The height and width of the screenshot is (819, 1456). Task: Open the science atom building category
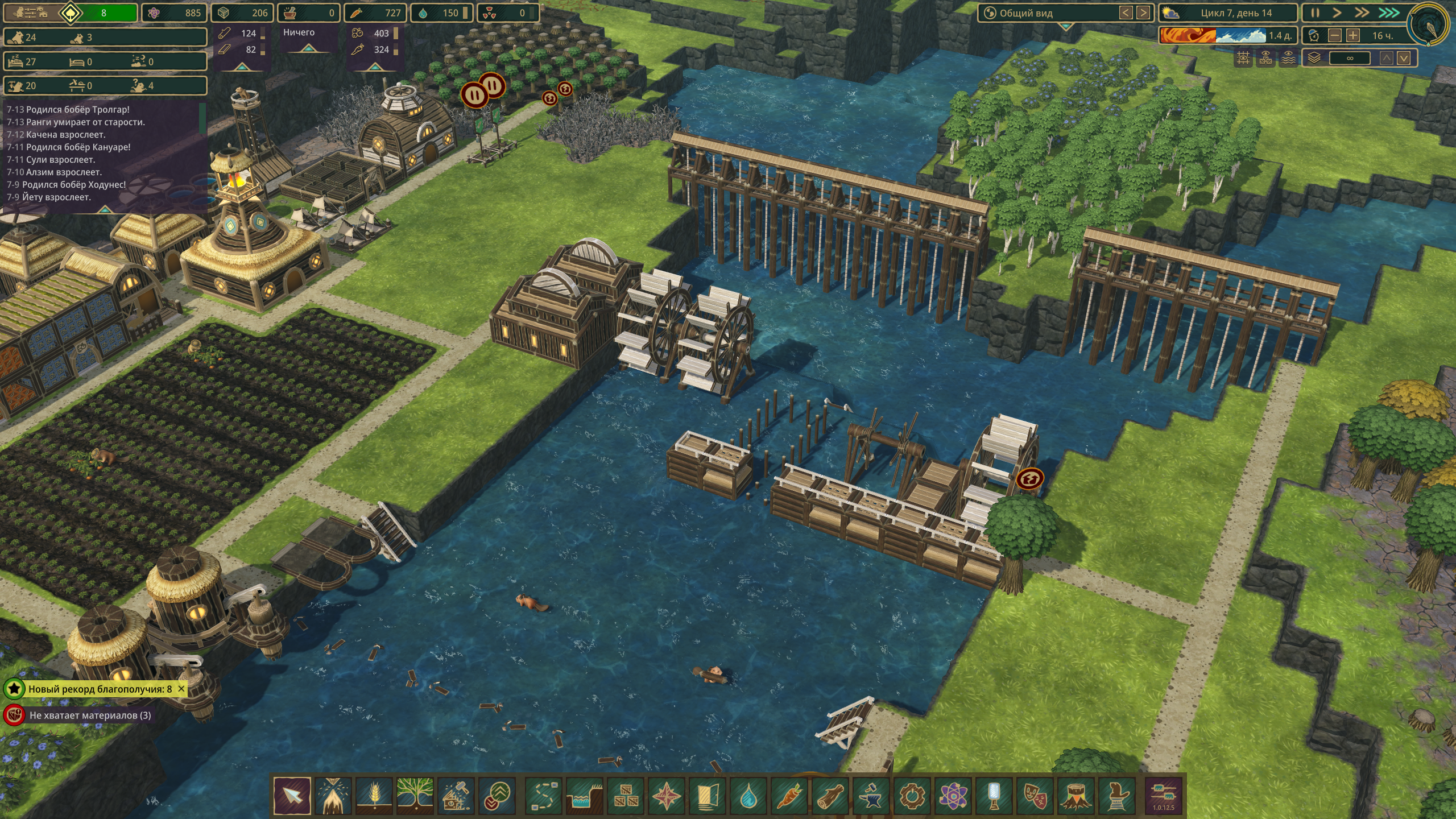(953, 796)
